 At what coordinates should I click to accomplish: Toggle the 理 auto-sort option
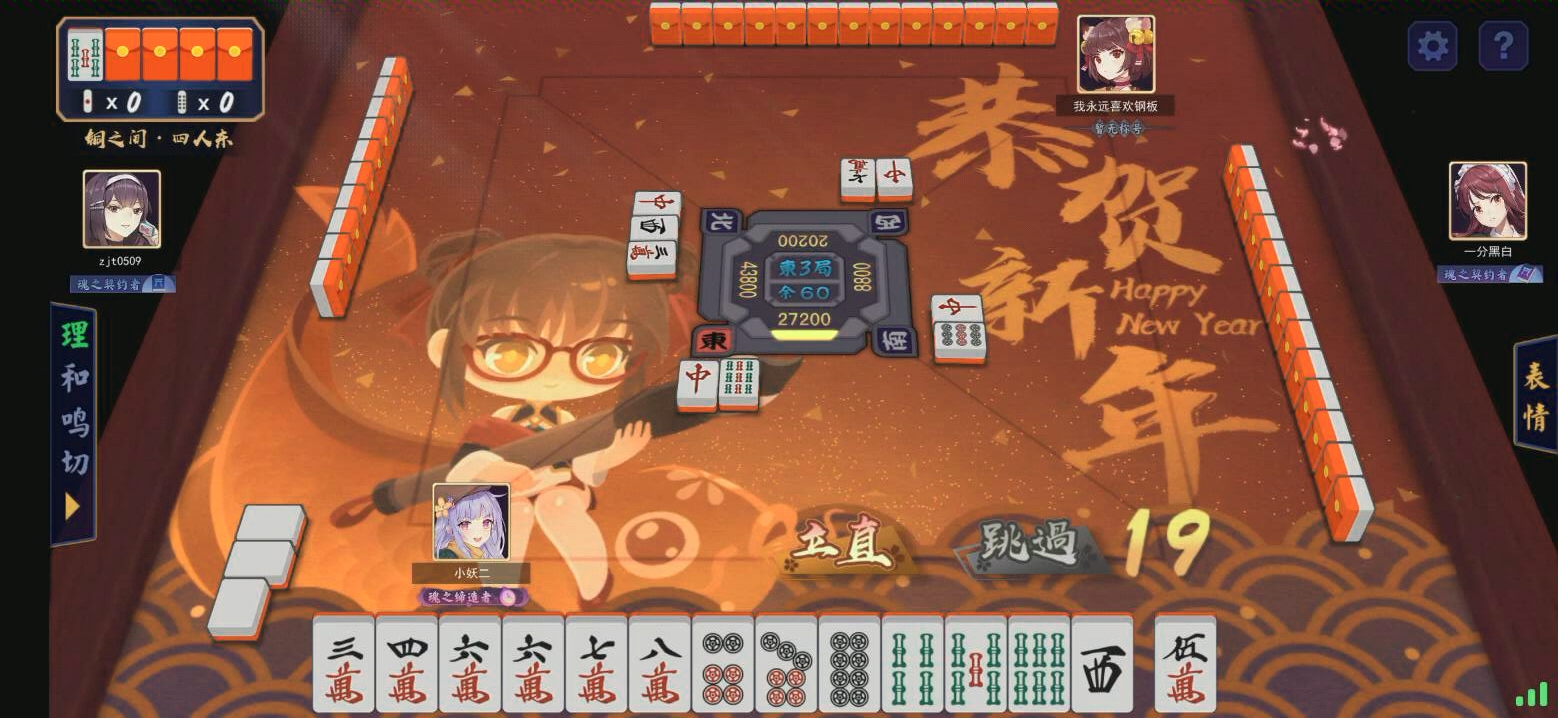coord(75,335)
